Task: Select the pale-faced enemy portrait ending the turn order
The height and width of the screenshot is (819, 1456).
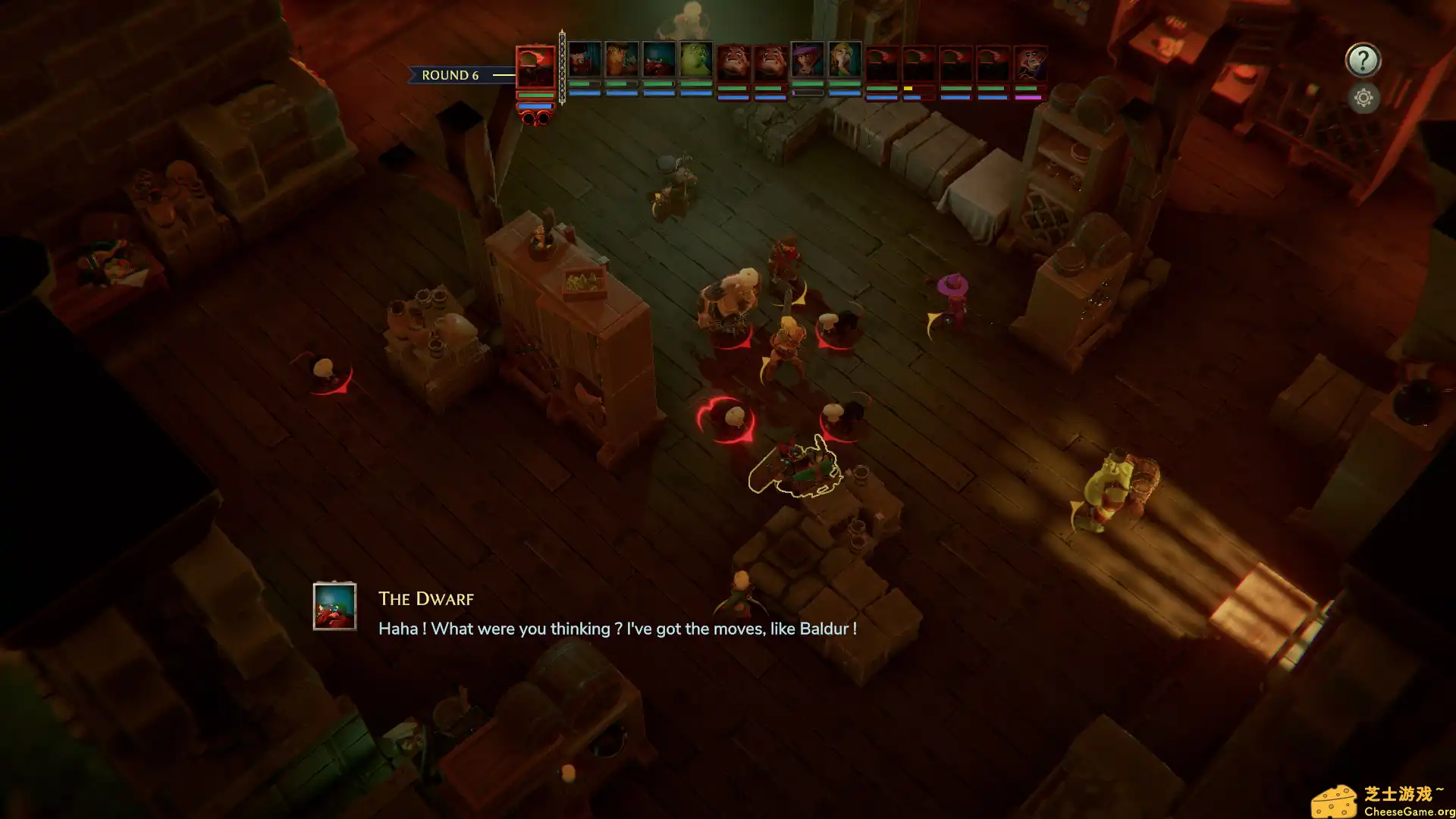Action: click(x=1029, y=64)
